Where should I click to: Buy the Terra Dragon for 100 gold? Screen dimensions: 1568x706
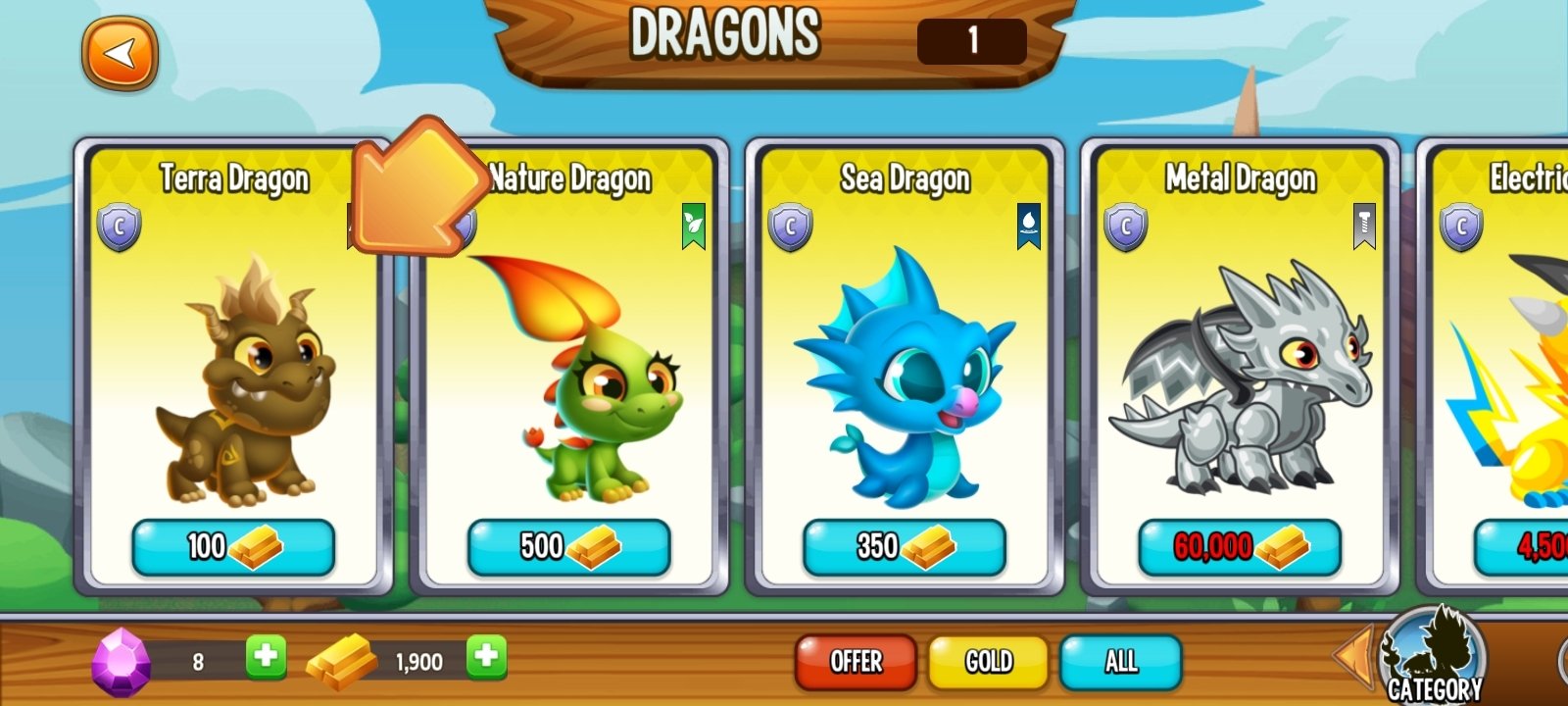pos(233,547)
